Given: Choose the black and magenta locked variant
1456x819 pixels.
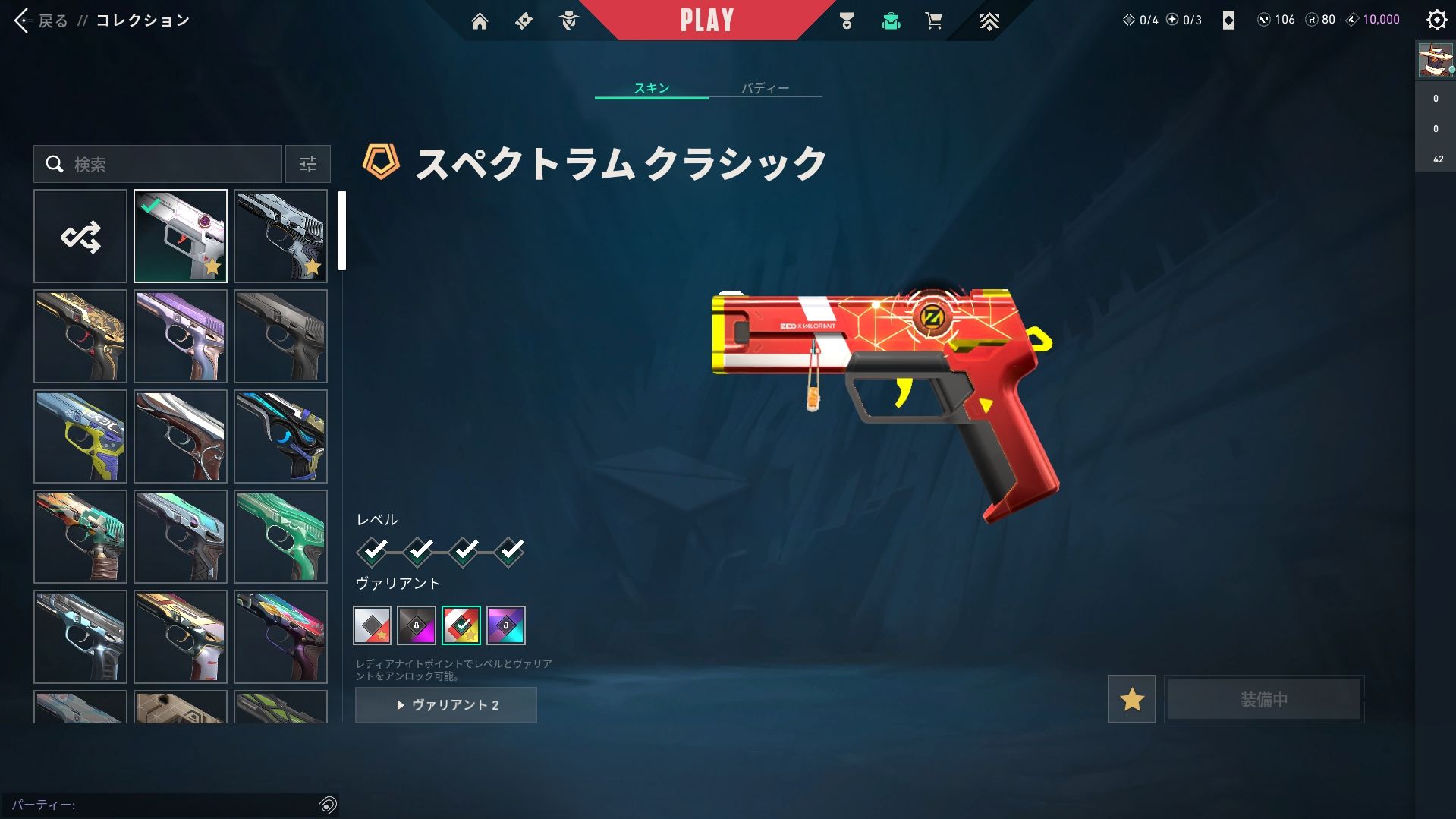Looking at the screenshot, I should tap(417, 625).
